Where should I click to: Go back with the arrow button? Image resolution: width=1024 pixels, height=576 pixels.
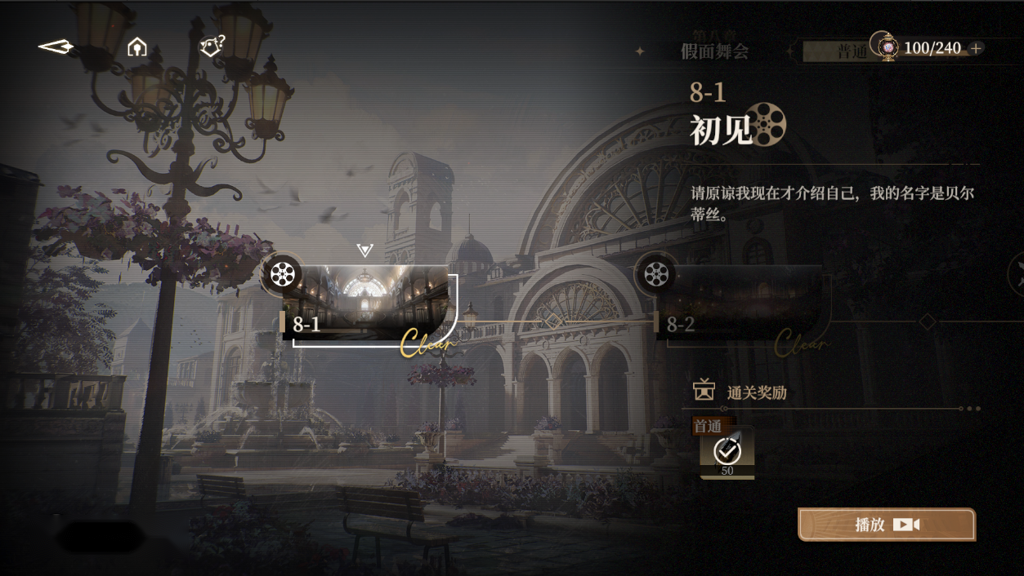pyautogui.click(x=55, y=47)
